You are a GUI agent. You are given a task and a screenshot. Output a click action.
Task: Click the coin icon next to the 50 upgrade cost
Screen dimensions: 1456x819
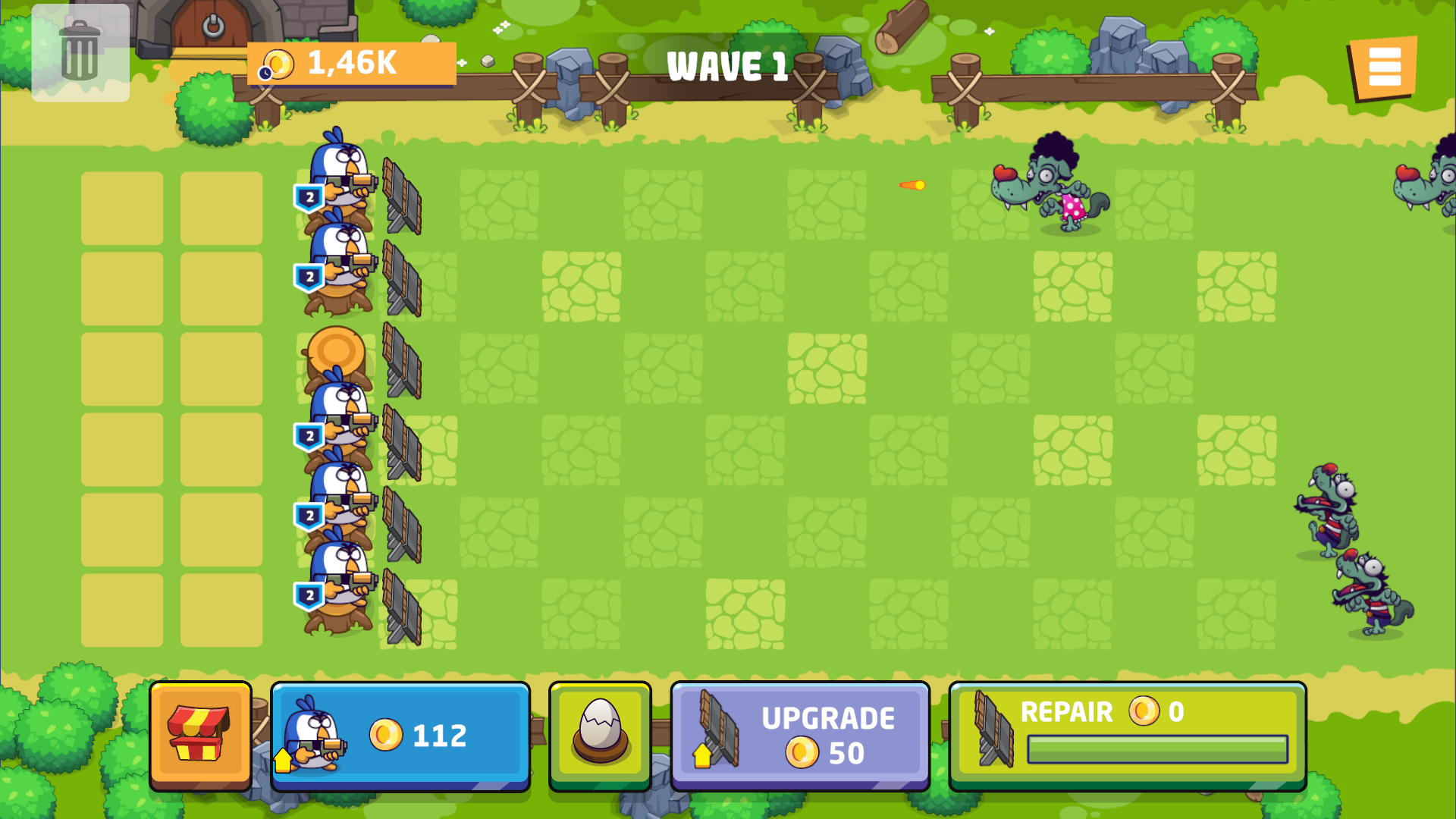pos(801,754)
